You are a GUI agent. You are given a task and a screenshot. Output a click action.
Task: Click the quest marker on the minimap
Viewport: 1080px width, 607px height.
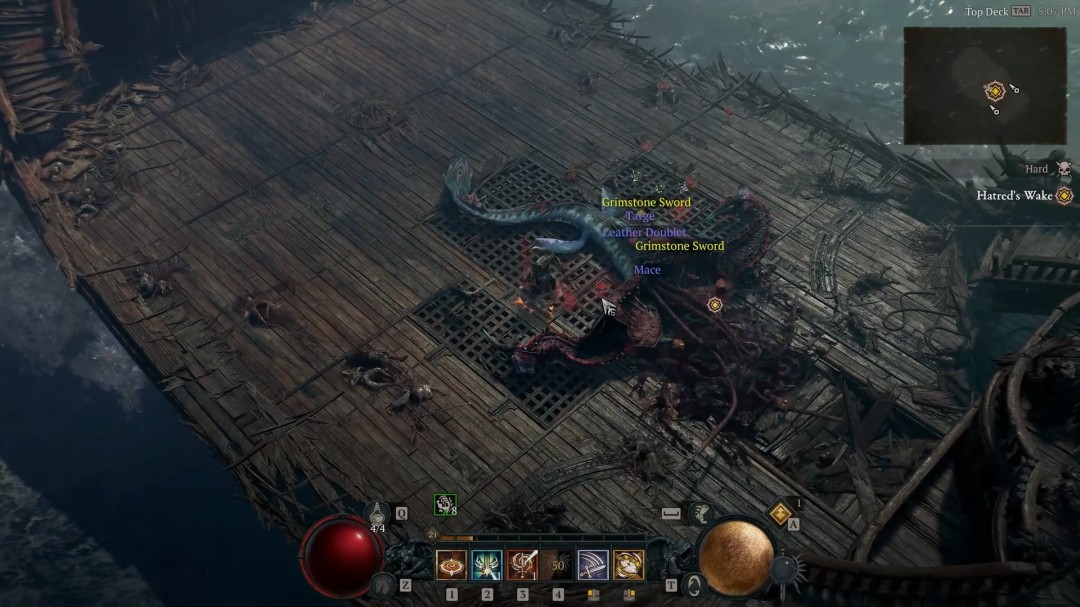tap(994, 91)
